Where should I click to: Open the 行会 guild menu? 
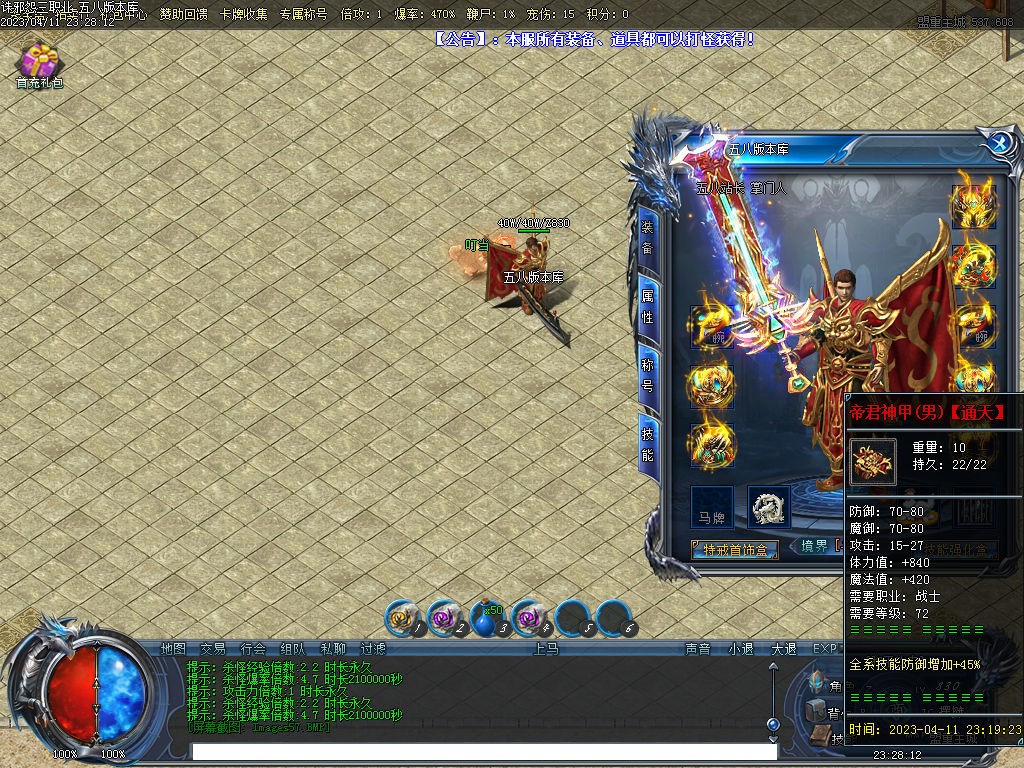click(x=253, y=648)
